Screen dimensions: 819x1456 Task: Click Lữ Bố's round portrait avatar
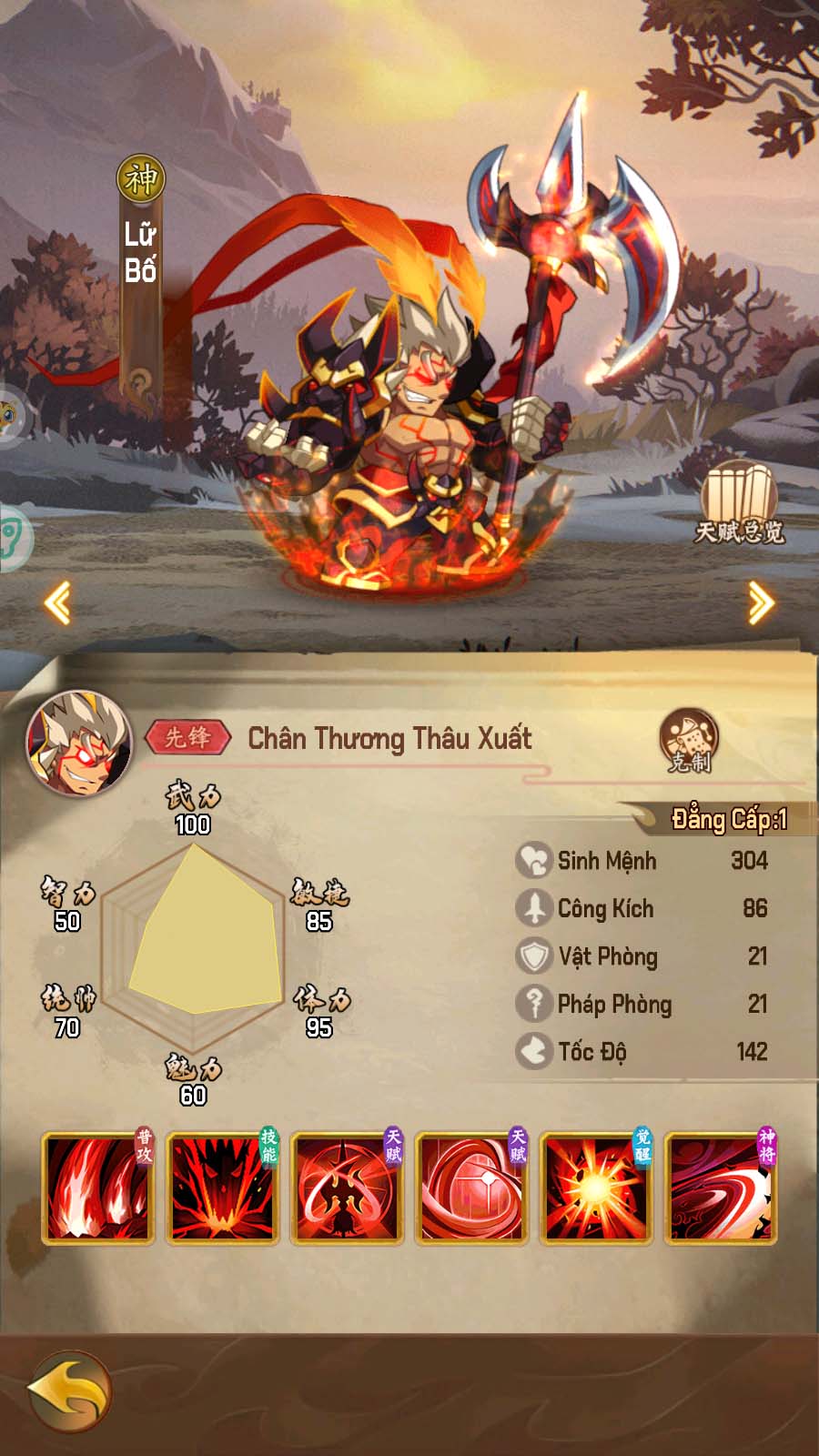(x=80, y=743)
